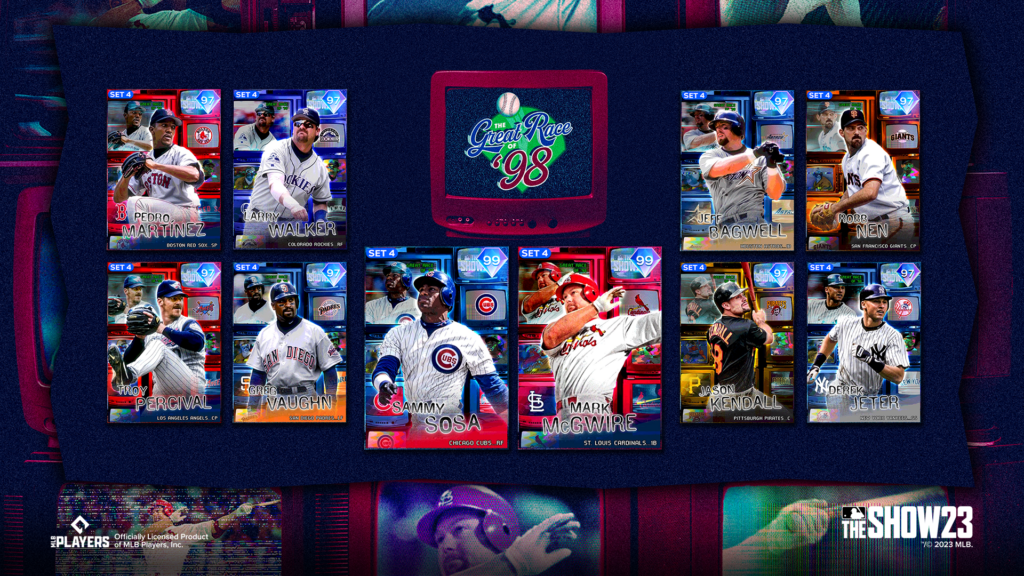This screenshot has height=576, width=1024.
Task: Select the 99-rated Sammy Sosa card
Action: pos(435,347)
